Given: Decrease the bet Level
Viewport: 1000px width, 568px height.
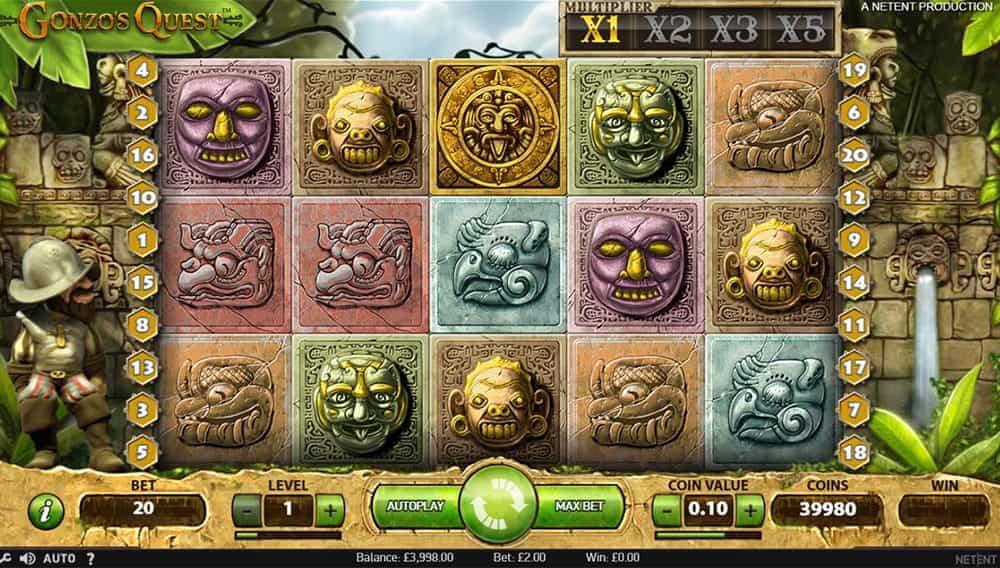Looking at the screenshot, I should [247, 510].
